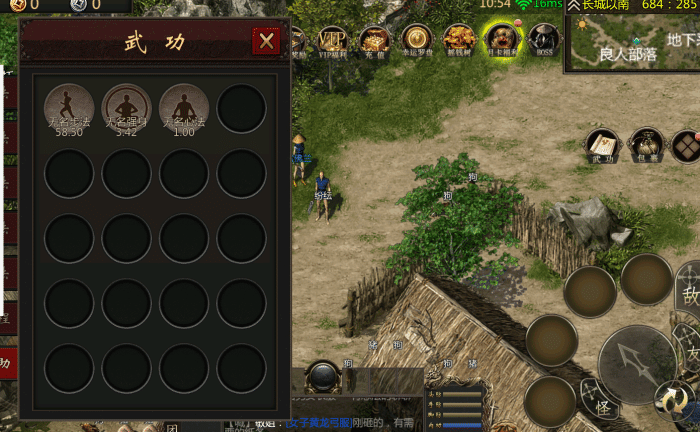Screen dimensions: 700x432
Task: Select the 无名心法 meditation skill
Action: click(184, 107)
